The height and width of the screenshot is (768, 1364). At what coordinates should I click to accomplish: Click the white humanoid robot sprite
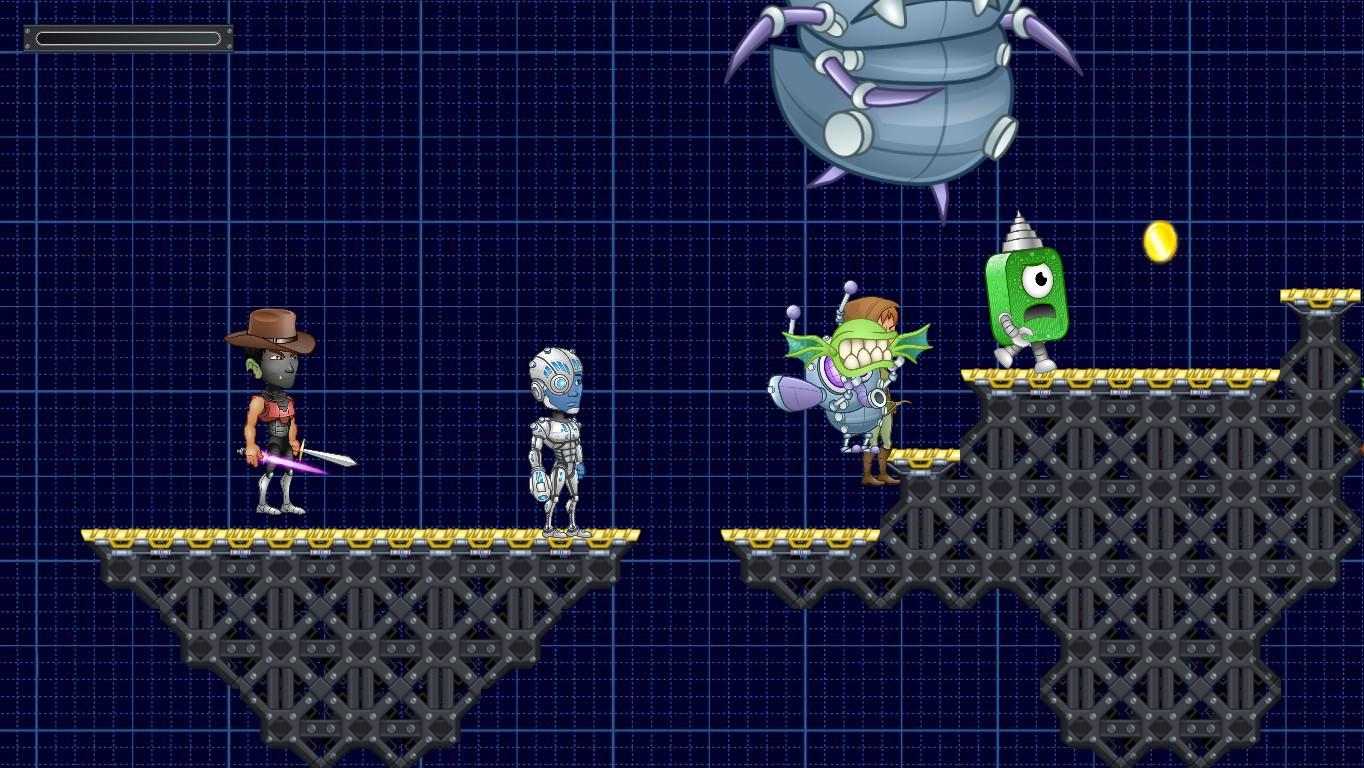click(560, 440)
